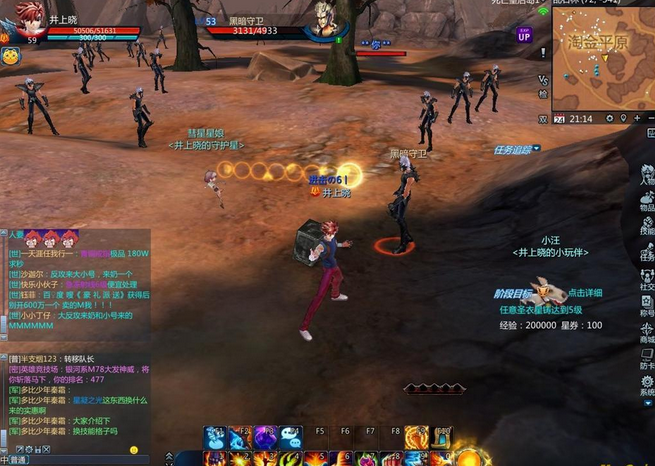Activate the F3 purple orb skill

[x=265, y=438]
